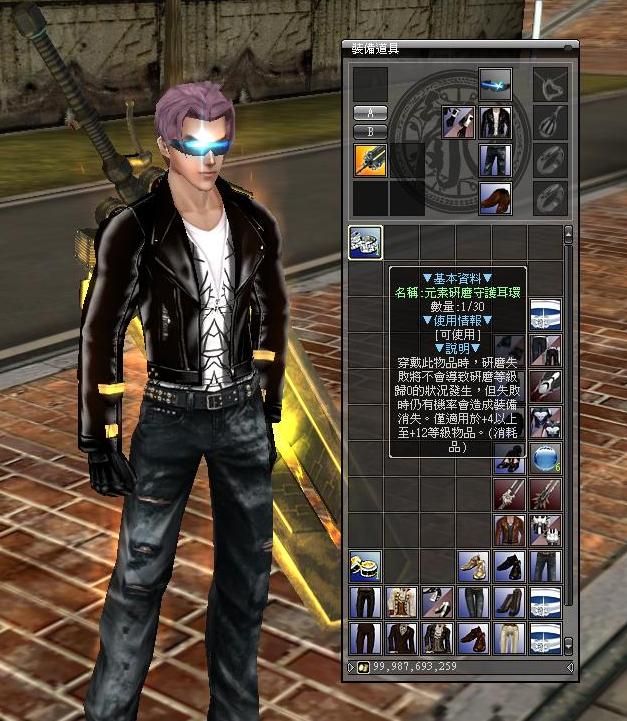Click the empty earring equipment slot
This screenshot has height=721, width=627.
coord(548,122)
